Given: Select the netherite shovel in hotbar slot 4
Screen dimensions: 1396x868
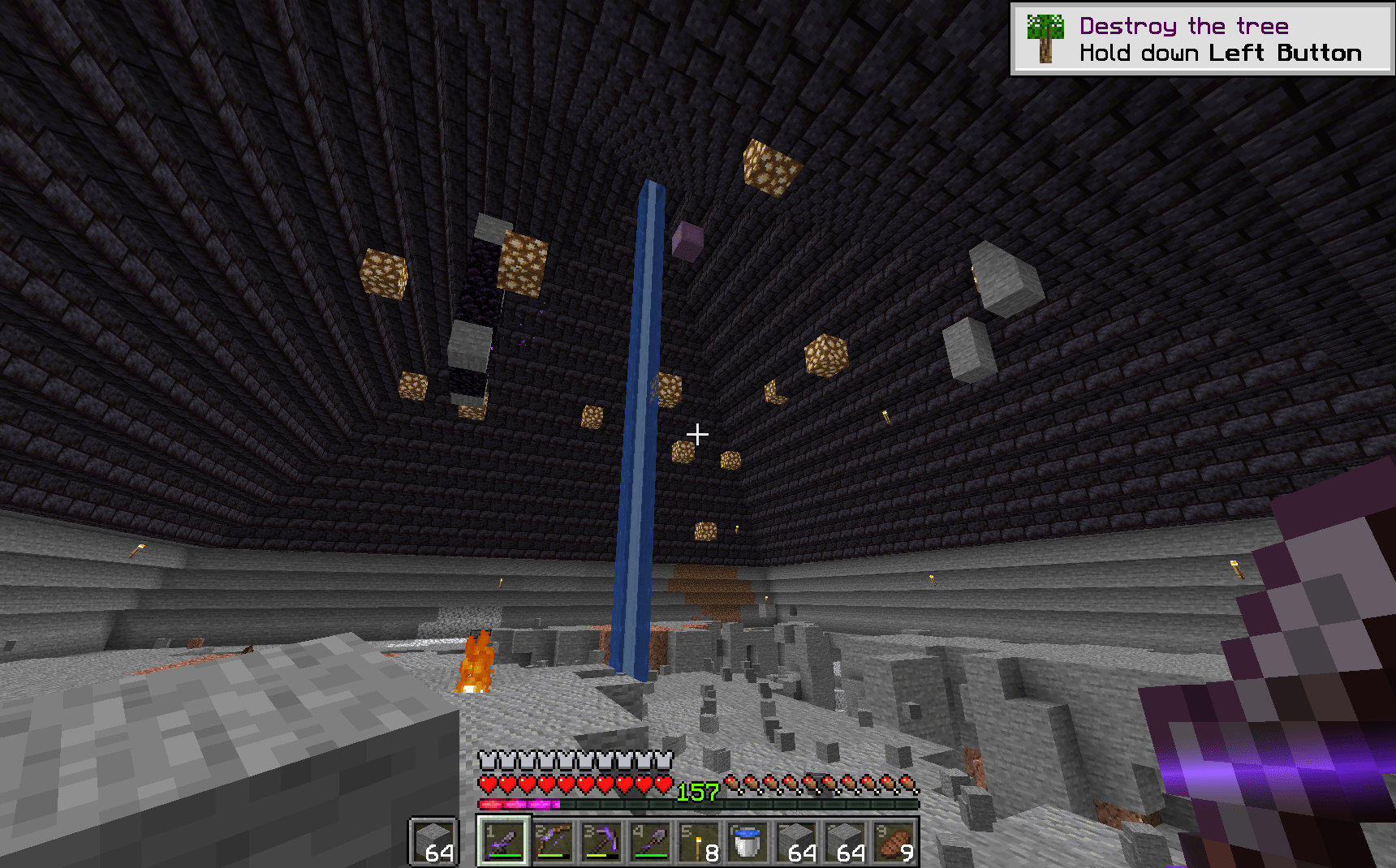Looking at the screenshot, I should pyautogui.click(x=652, y=842).
